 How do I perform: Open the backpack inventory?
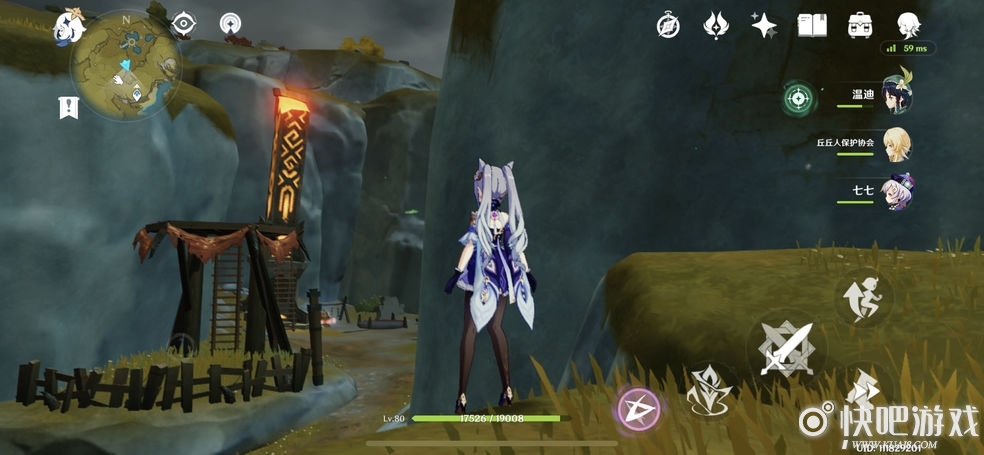click(x=860, y=25)
